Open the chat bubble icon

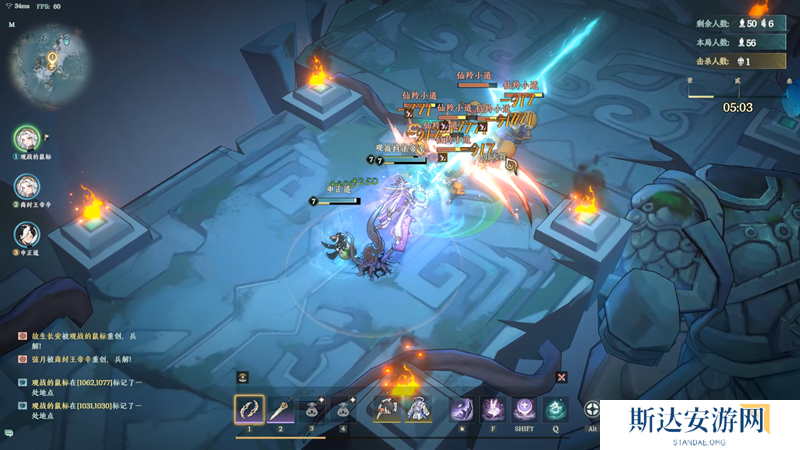pyautogui.click(x=9, y=432)
